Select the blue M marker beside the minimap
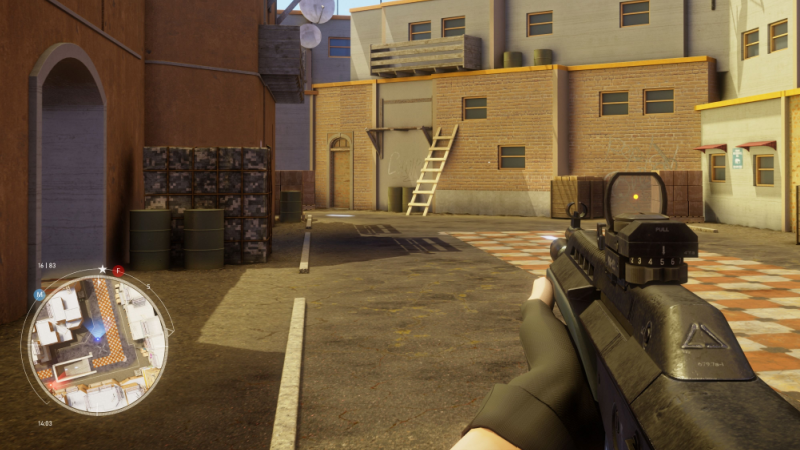Viewport: 800px width, 450px height. pos(39,295)
